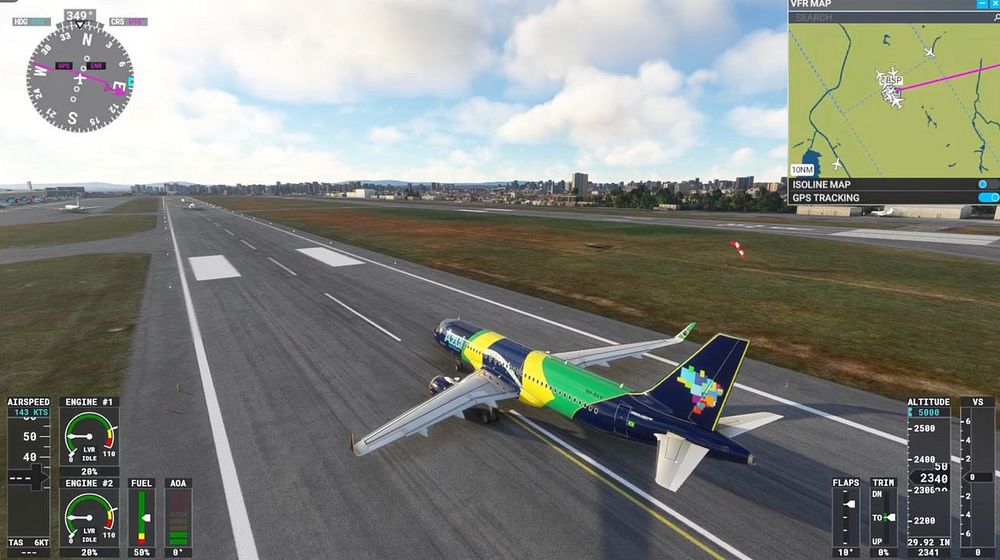Turn off GPS Tracking toggle
Image resolution: width=1000 pixels, height=560 pixels.
(x=988, y=198)
